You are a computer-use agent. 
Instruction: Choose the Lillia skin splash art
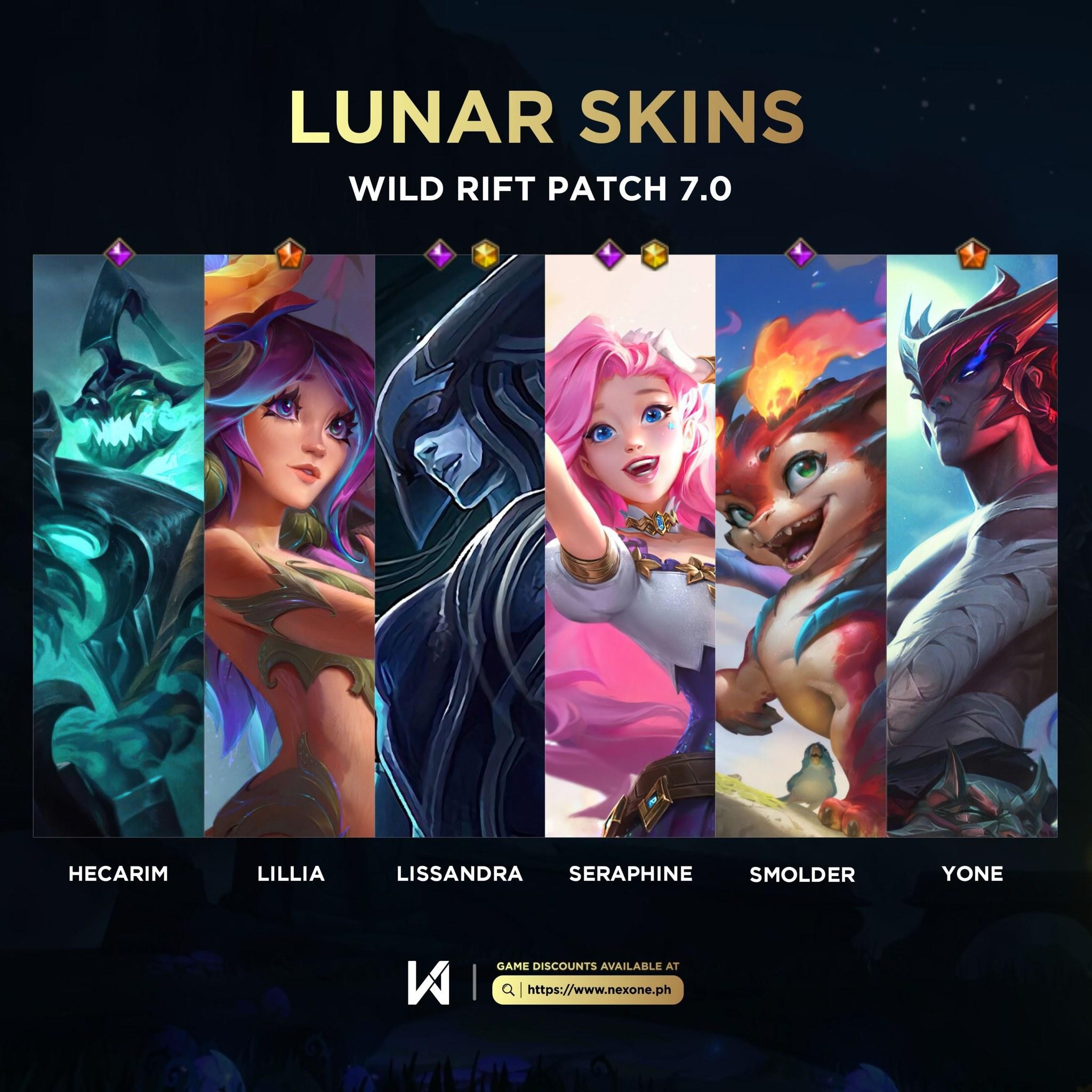tap(290, 545)
